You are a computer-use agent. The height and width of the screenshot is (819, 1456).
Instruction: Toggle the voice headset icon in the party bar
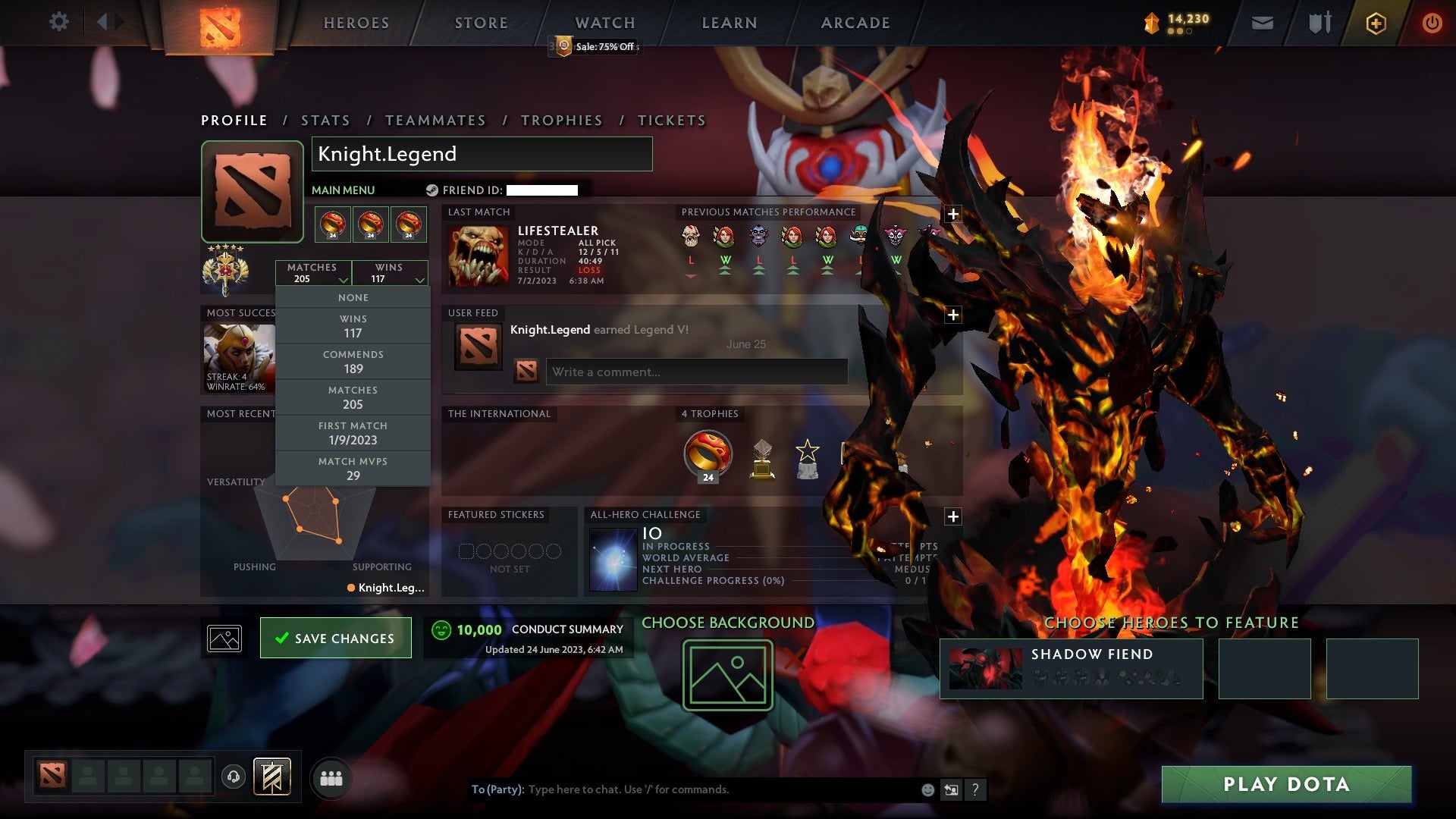[x=234, y=777]
